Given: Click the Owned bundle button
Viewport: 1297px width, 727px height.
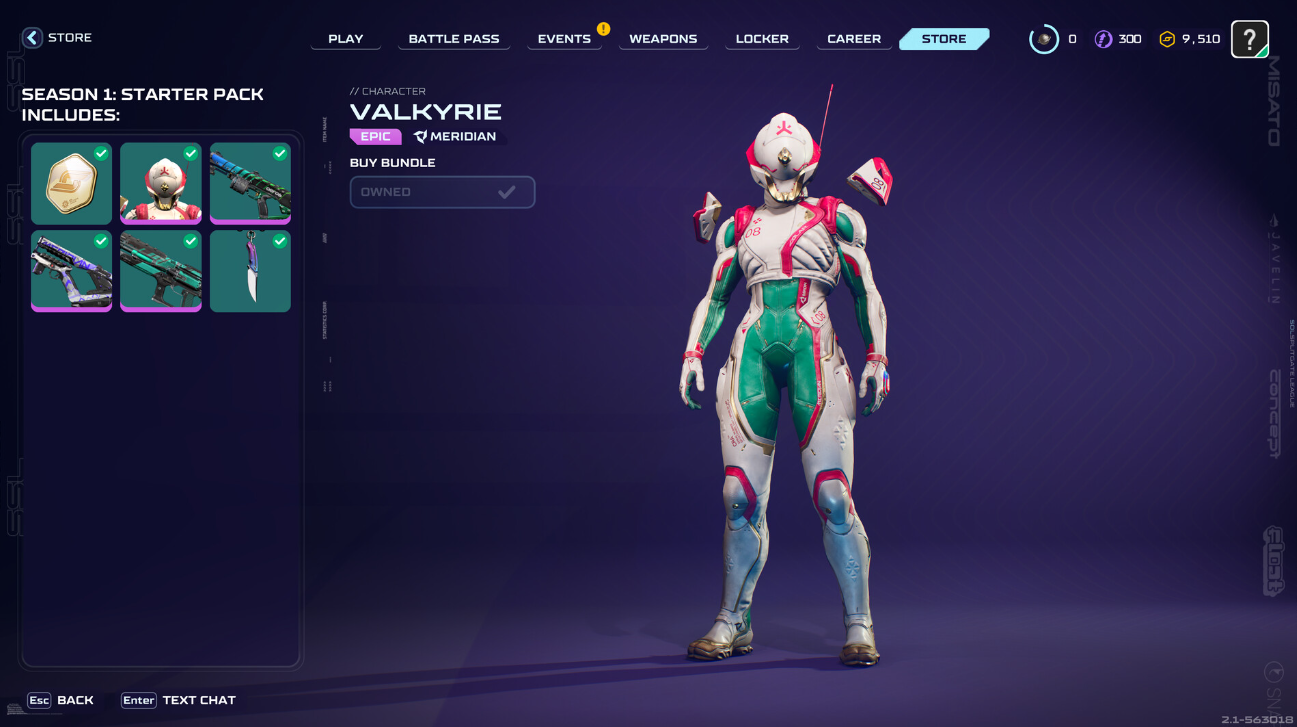Looking at the screenshot, I should click(x=442, y=192).
